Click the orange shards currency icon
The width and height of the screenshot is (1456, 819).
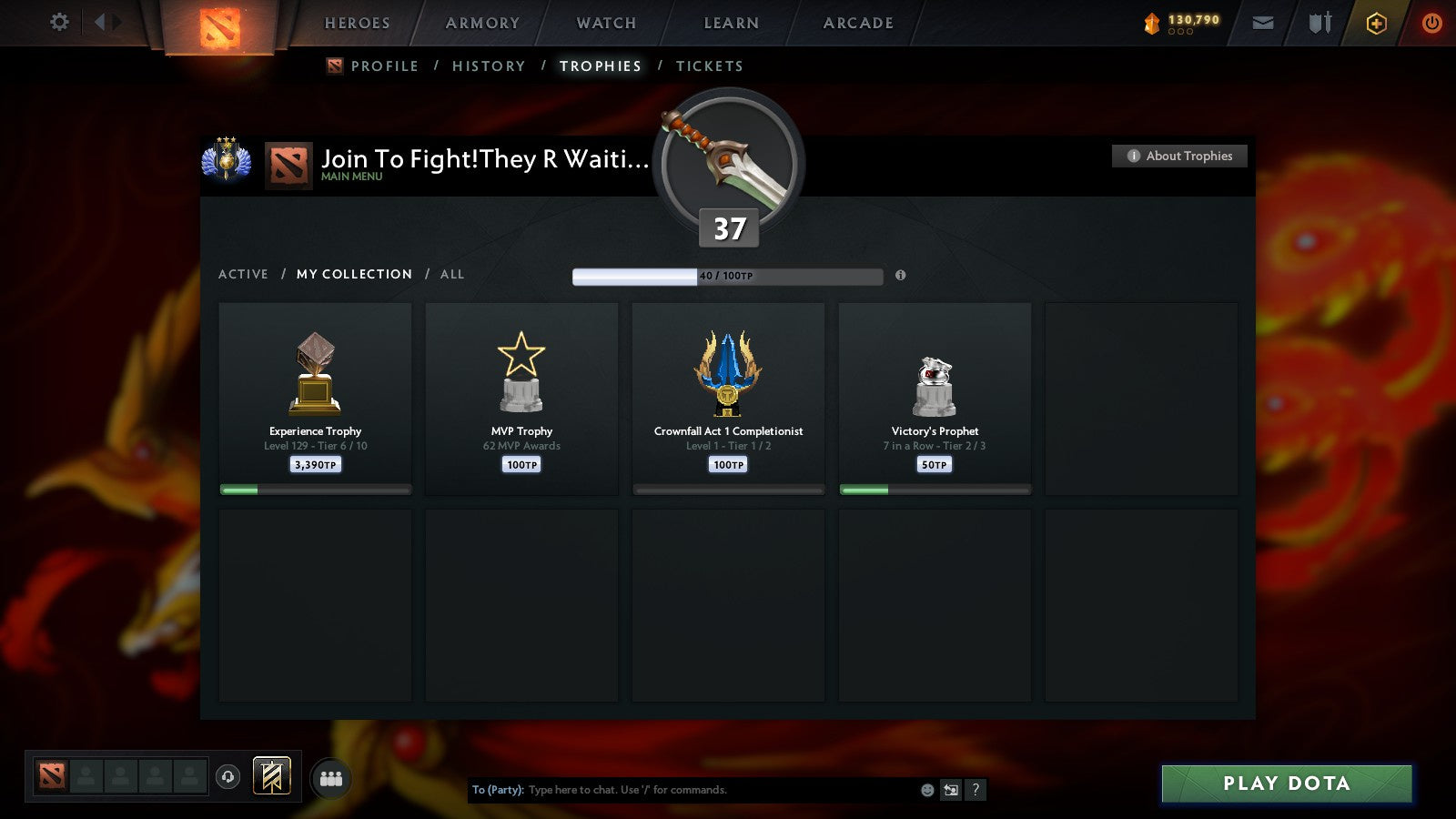(x=1153, y=21)
